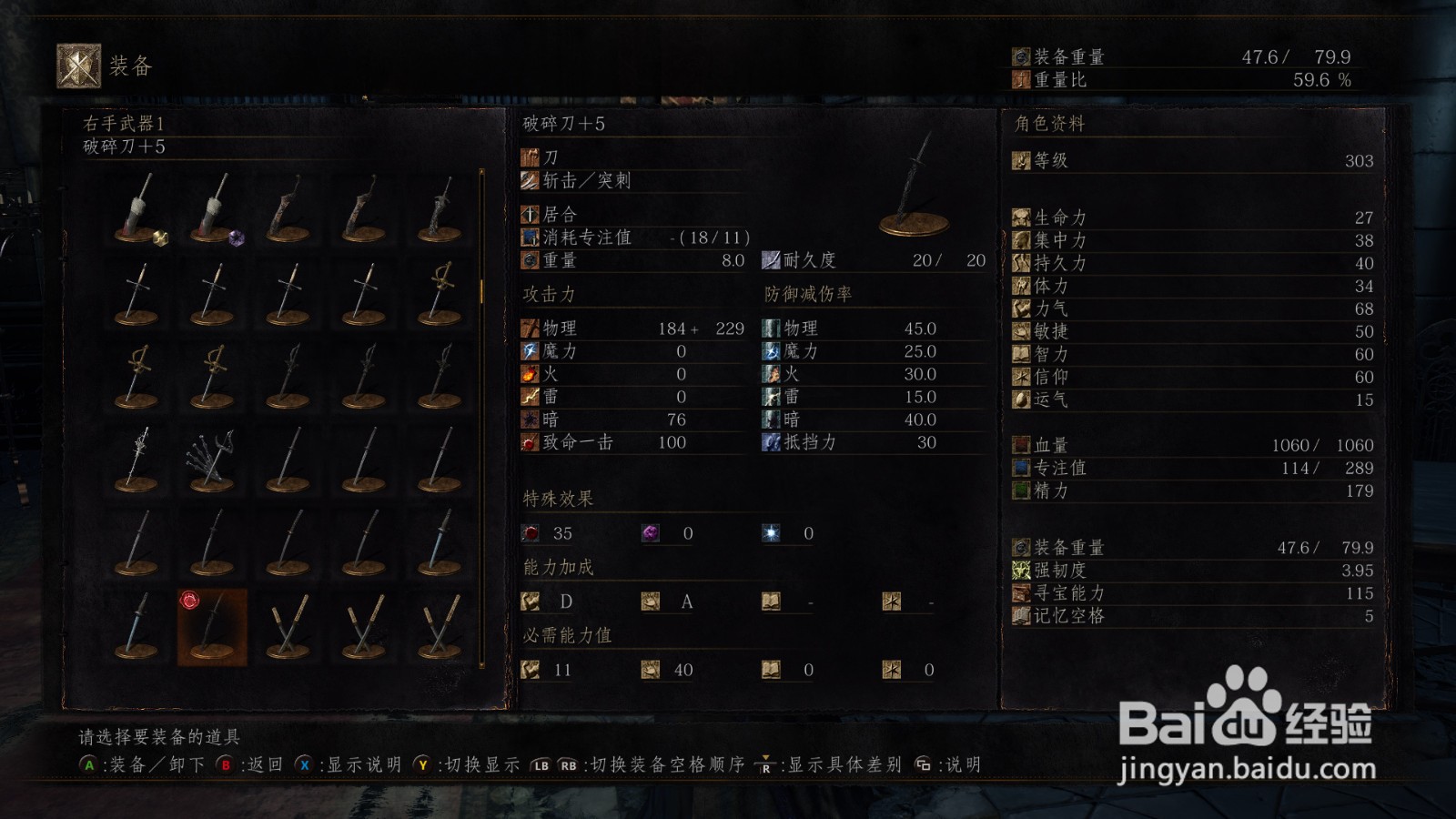Click the 火 fire defense icon

pos(769,374)
